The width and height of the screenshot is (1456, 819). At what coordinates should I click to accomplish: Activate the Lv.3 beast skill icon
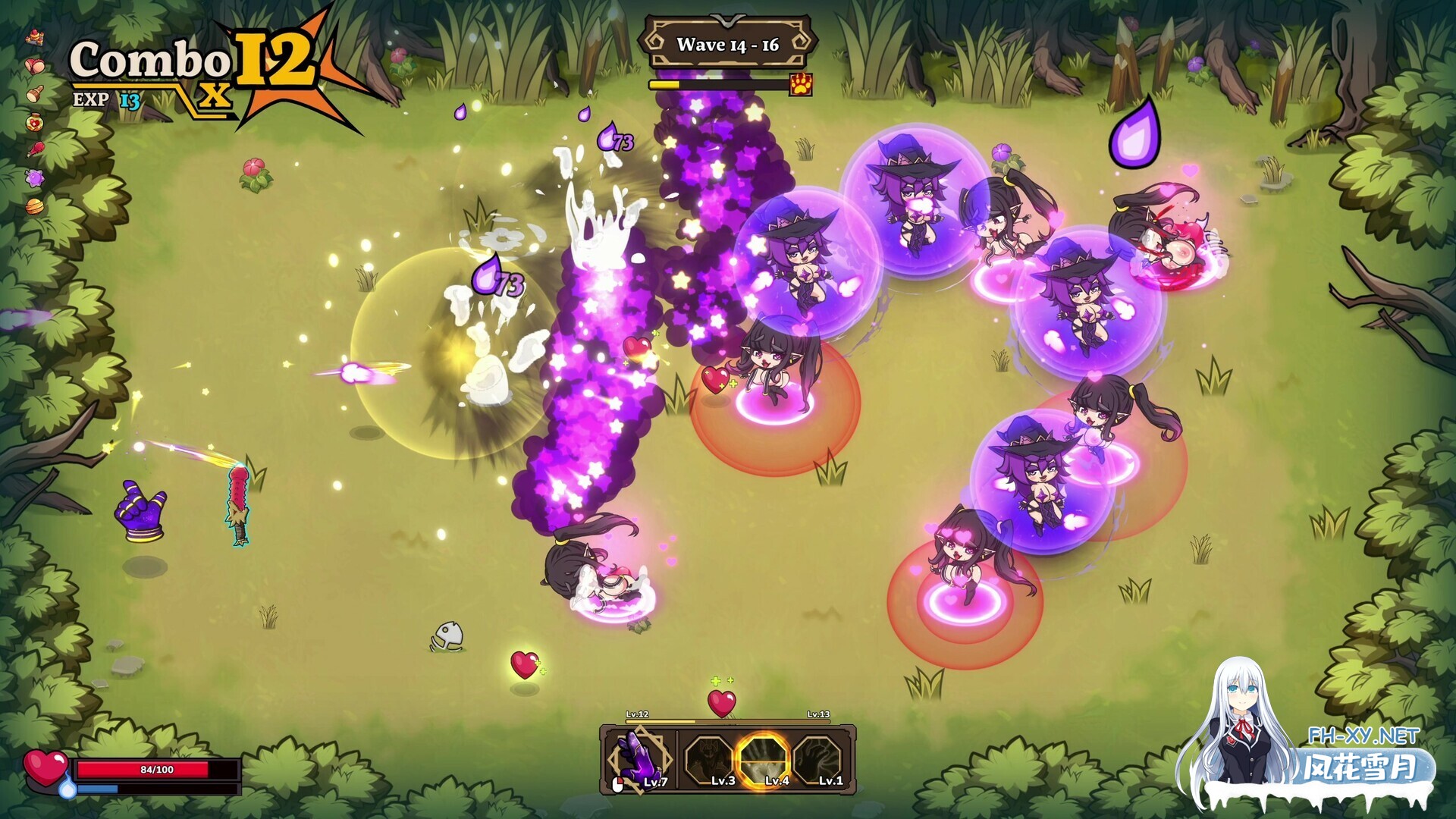pos(709,760)
